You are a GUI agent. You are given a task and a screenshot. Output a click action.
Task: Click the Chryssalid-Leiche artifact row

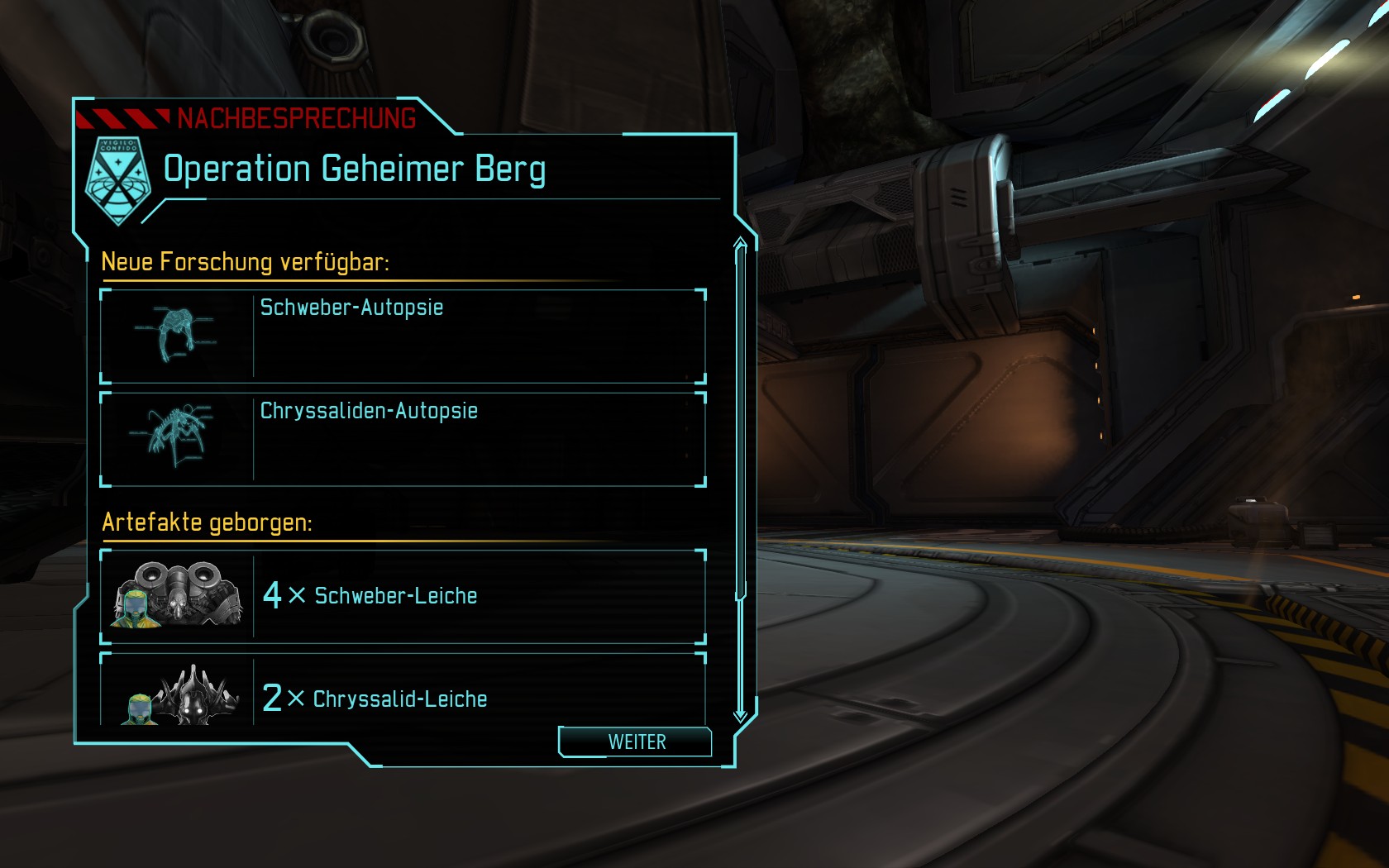click(403, 694)
